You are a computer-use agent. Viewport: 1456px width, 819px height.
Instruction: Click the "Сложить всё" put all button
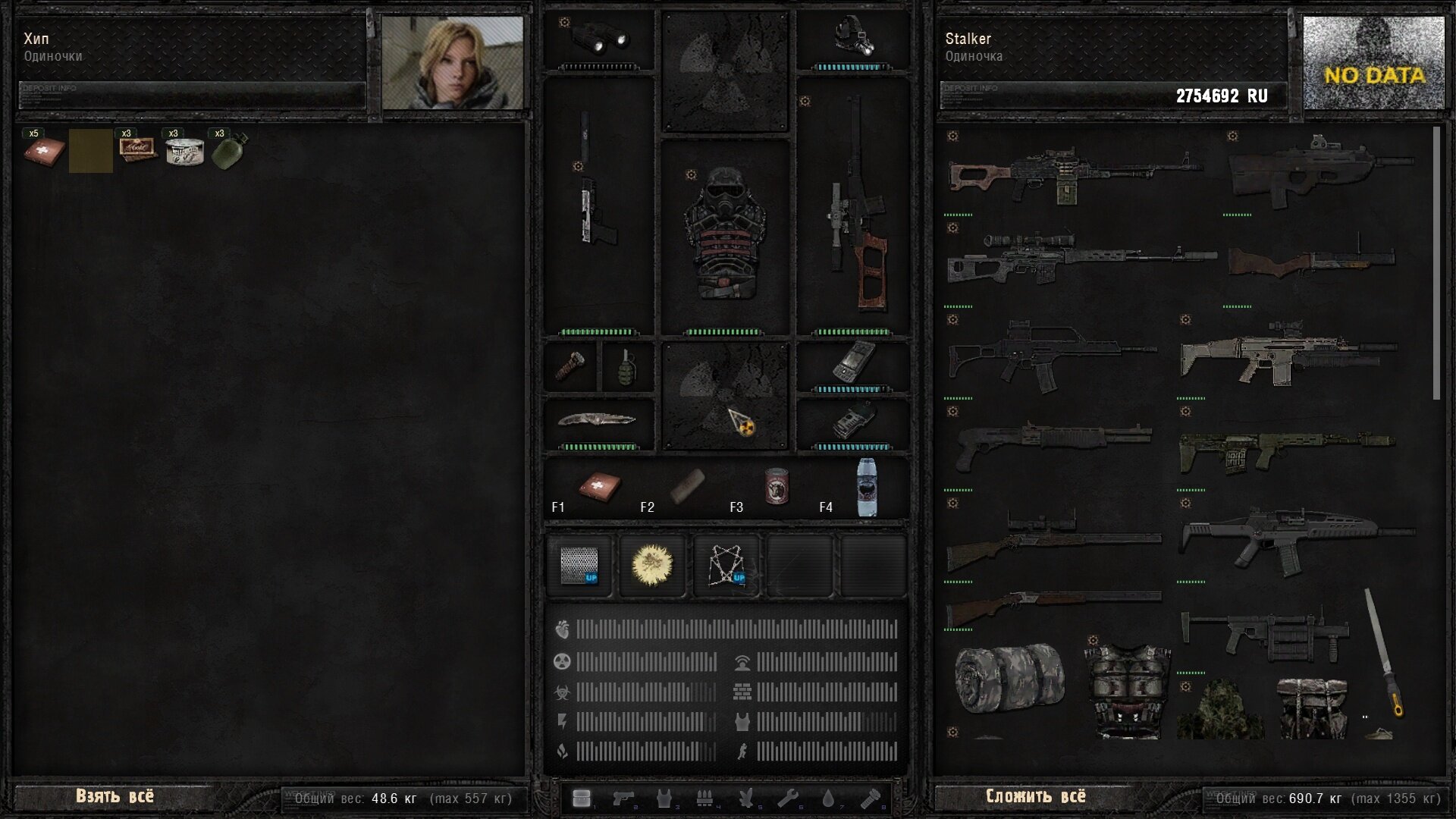[x=1035, y=796]
